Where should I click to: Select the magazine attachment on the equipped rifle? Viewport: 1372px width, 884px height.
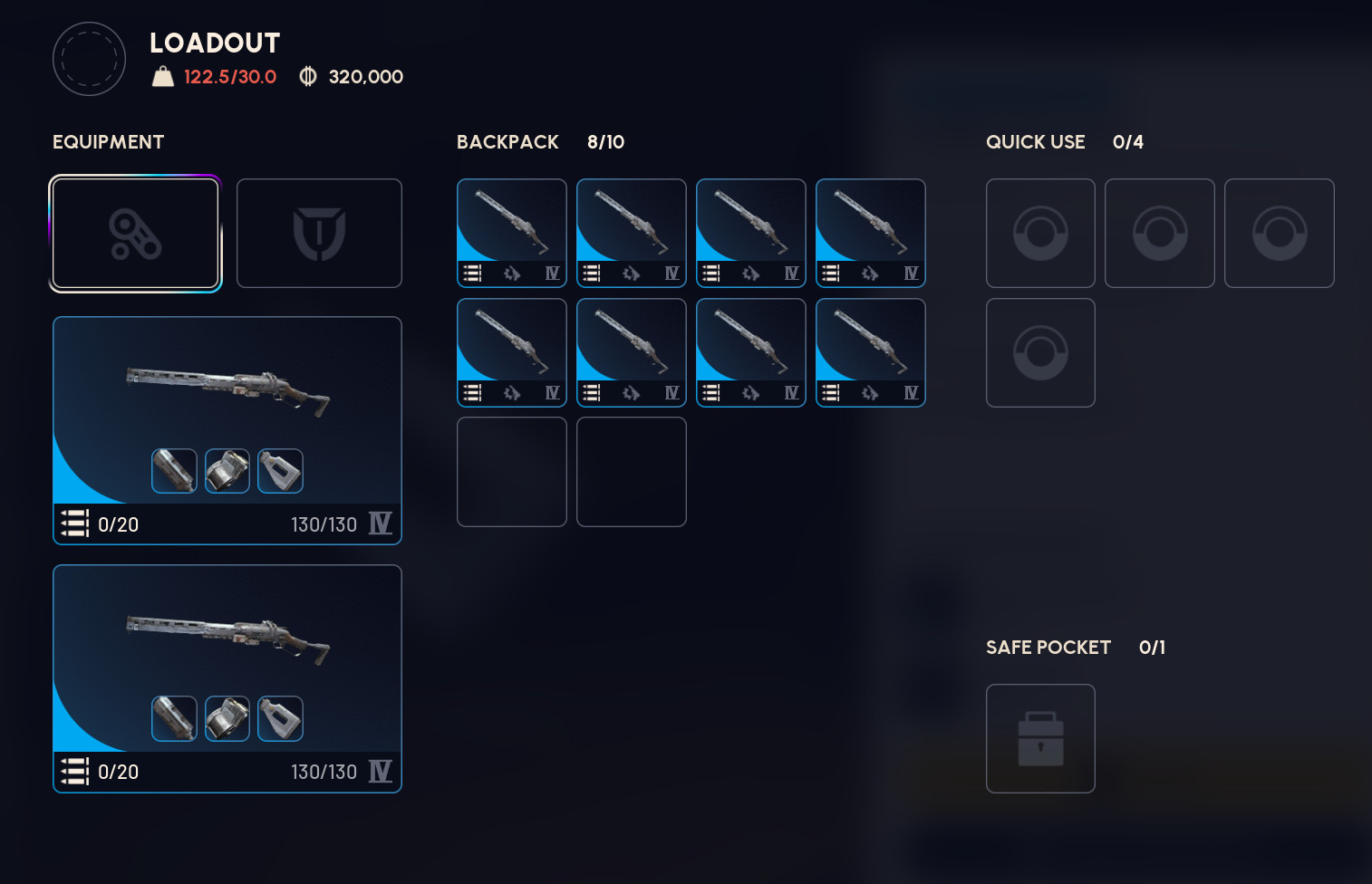pos(227,470)
